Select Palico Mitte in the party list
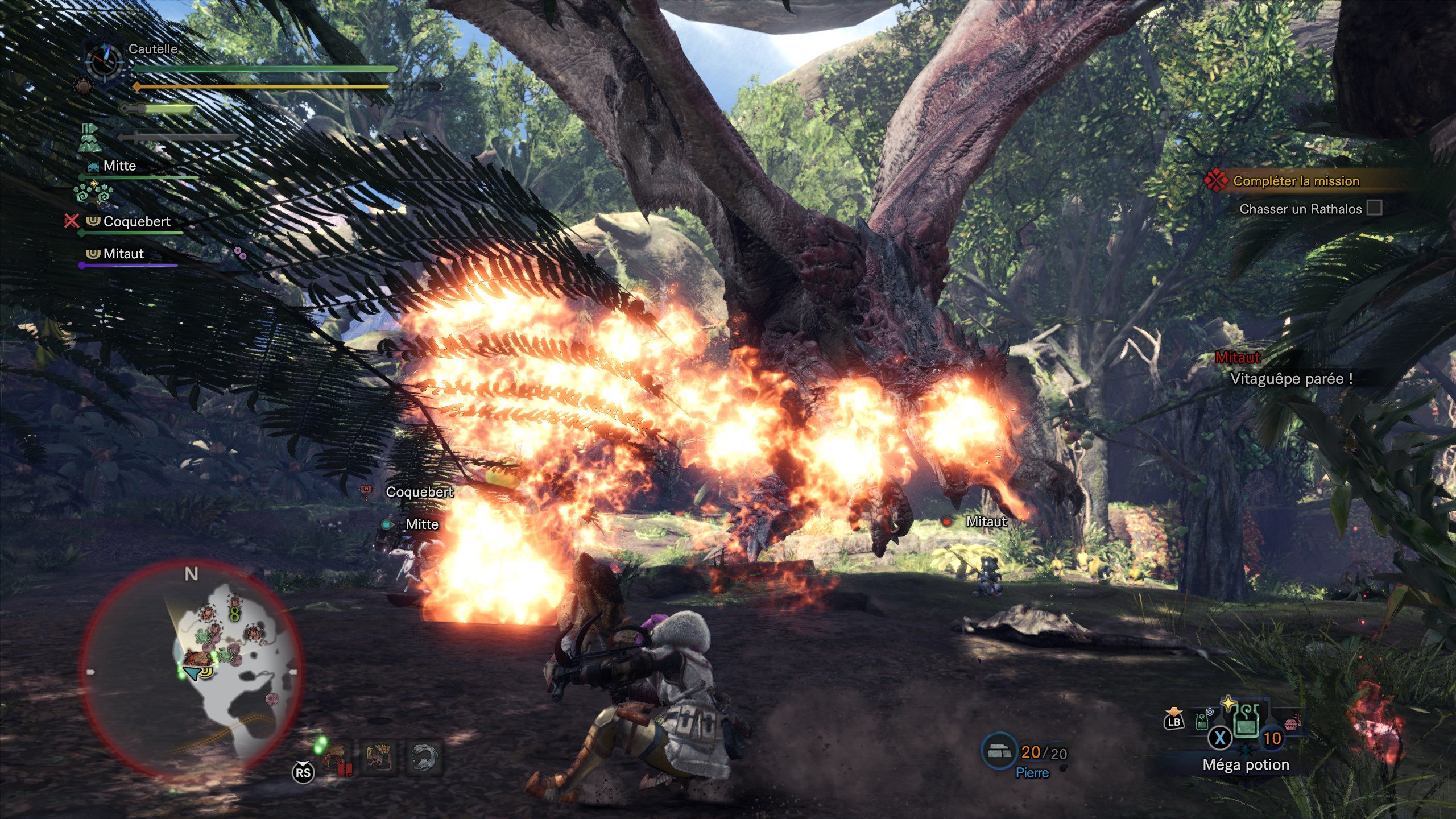 pyautogui.click(x=119, y=166)
